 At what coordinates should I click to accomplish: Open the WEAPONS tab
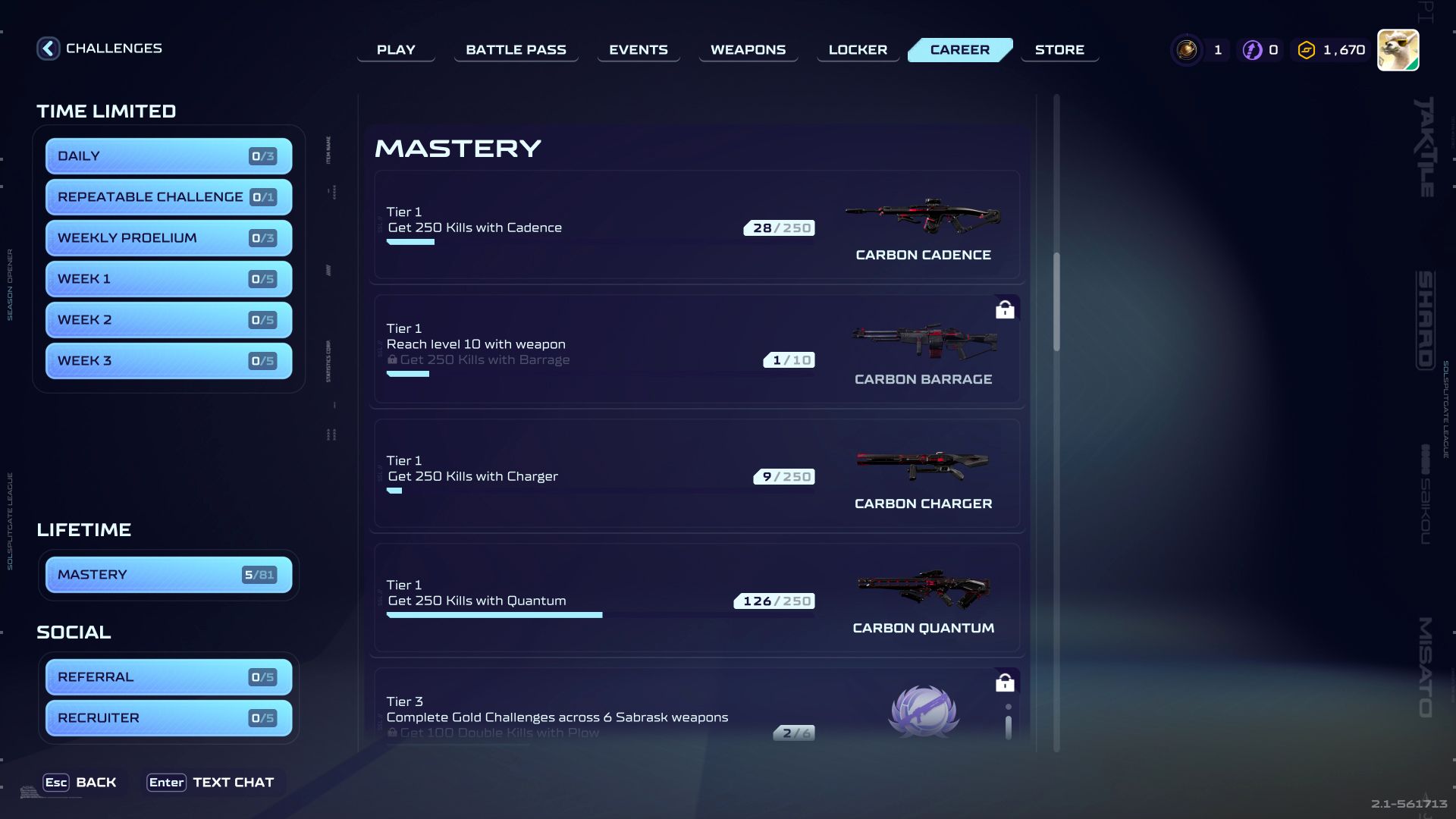(747, 49)
